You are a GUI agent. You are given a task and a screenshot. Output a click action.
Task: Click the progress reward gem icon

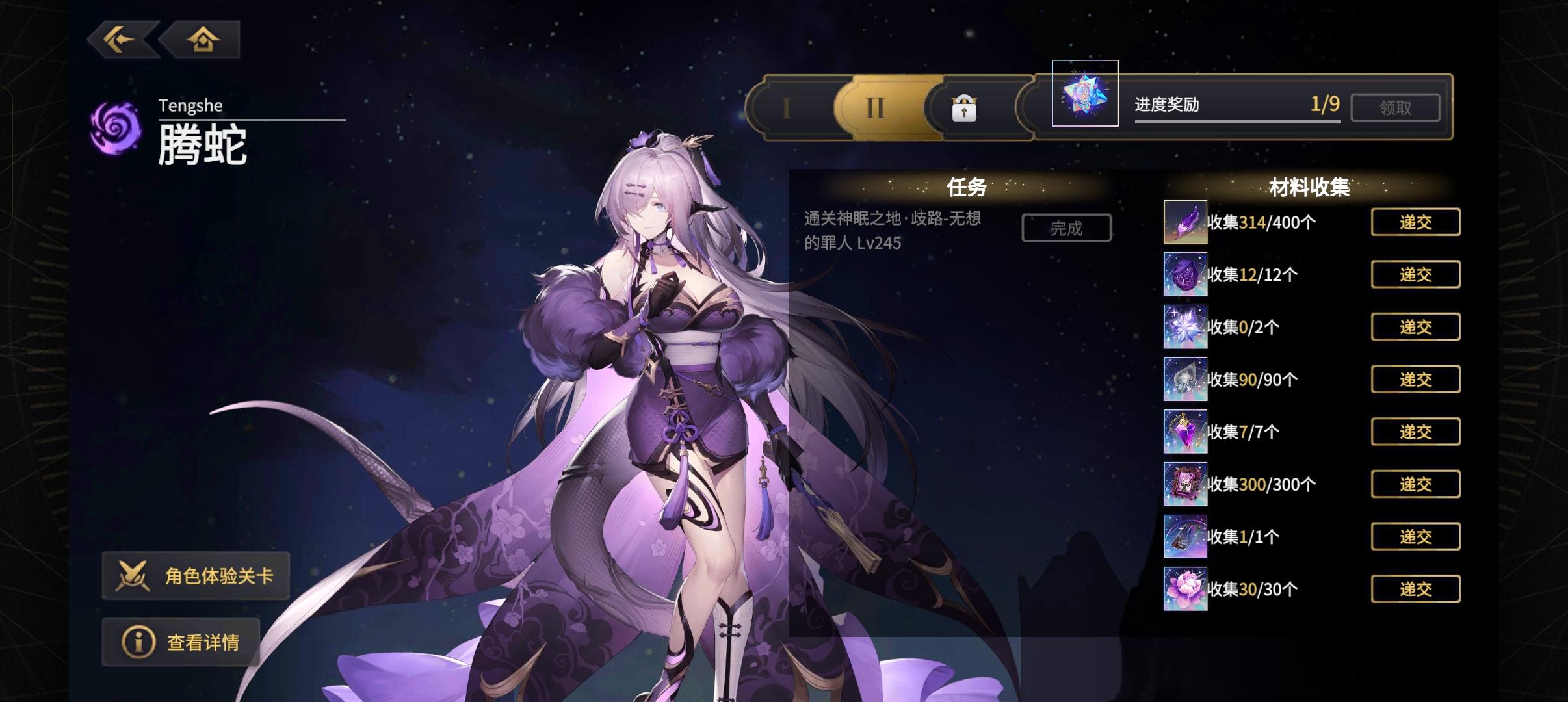(x=1085, y=98)
